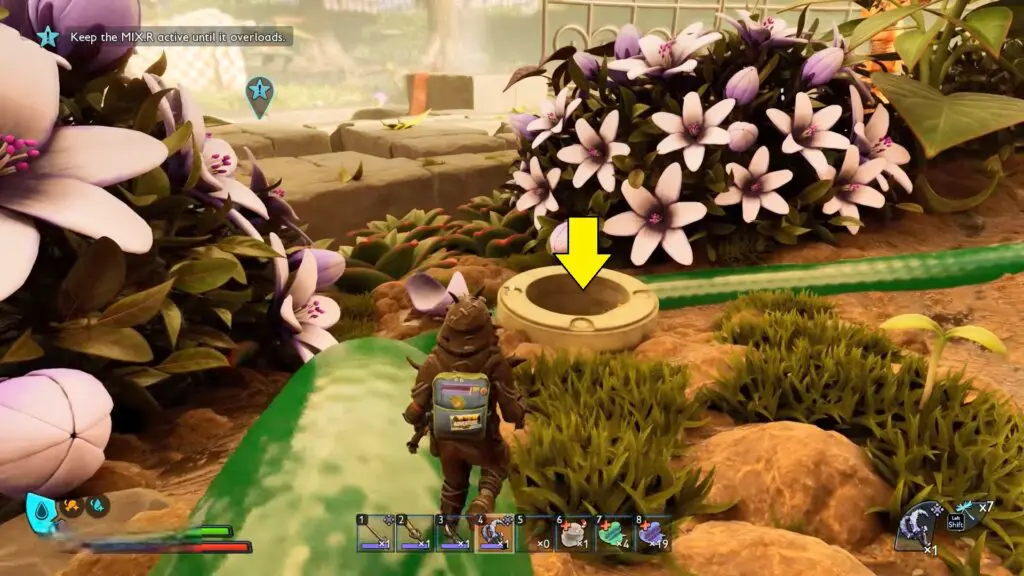Click the orange status effect icon
The image size is (1024, 576).
(71, 506)
